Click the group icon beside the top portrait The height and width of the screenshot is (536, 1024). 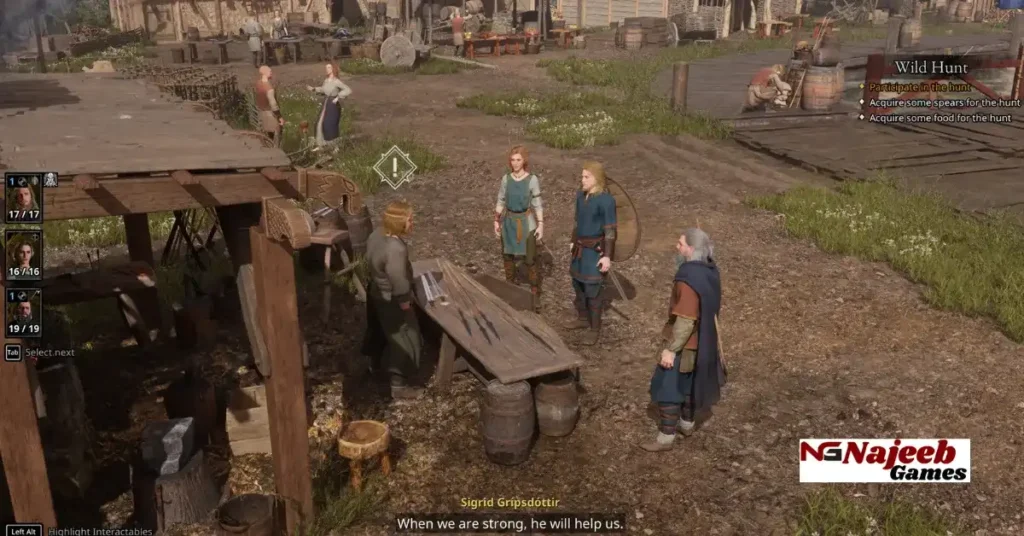[50, 180]
